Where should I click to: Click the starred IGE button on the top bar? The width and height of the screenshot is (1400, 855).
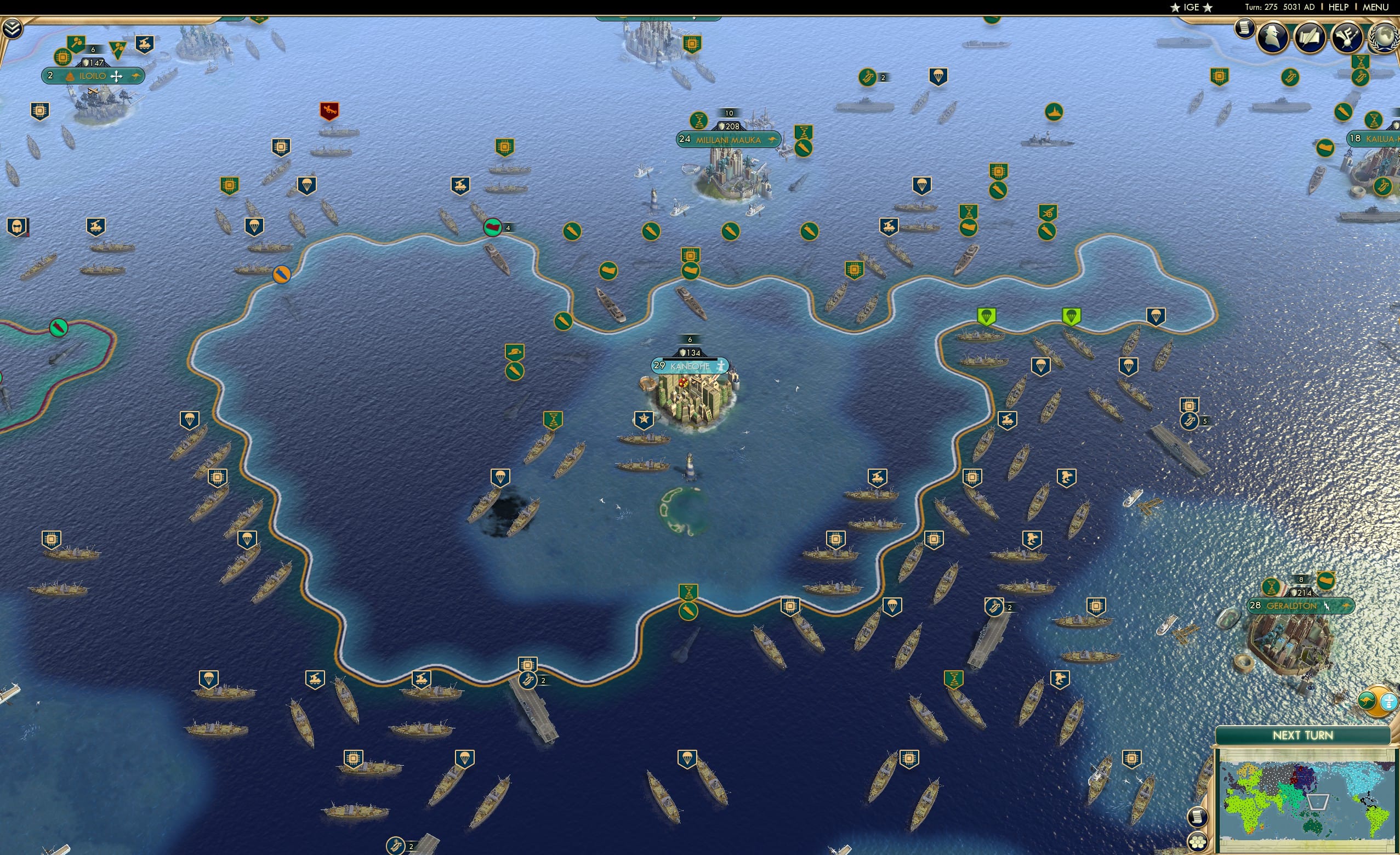coord(1191,7)
